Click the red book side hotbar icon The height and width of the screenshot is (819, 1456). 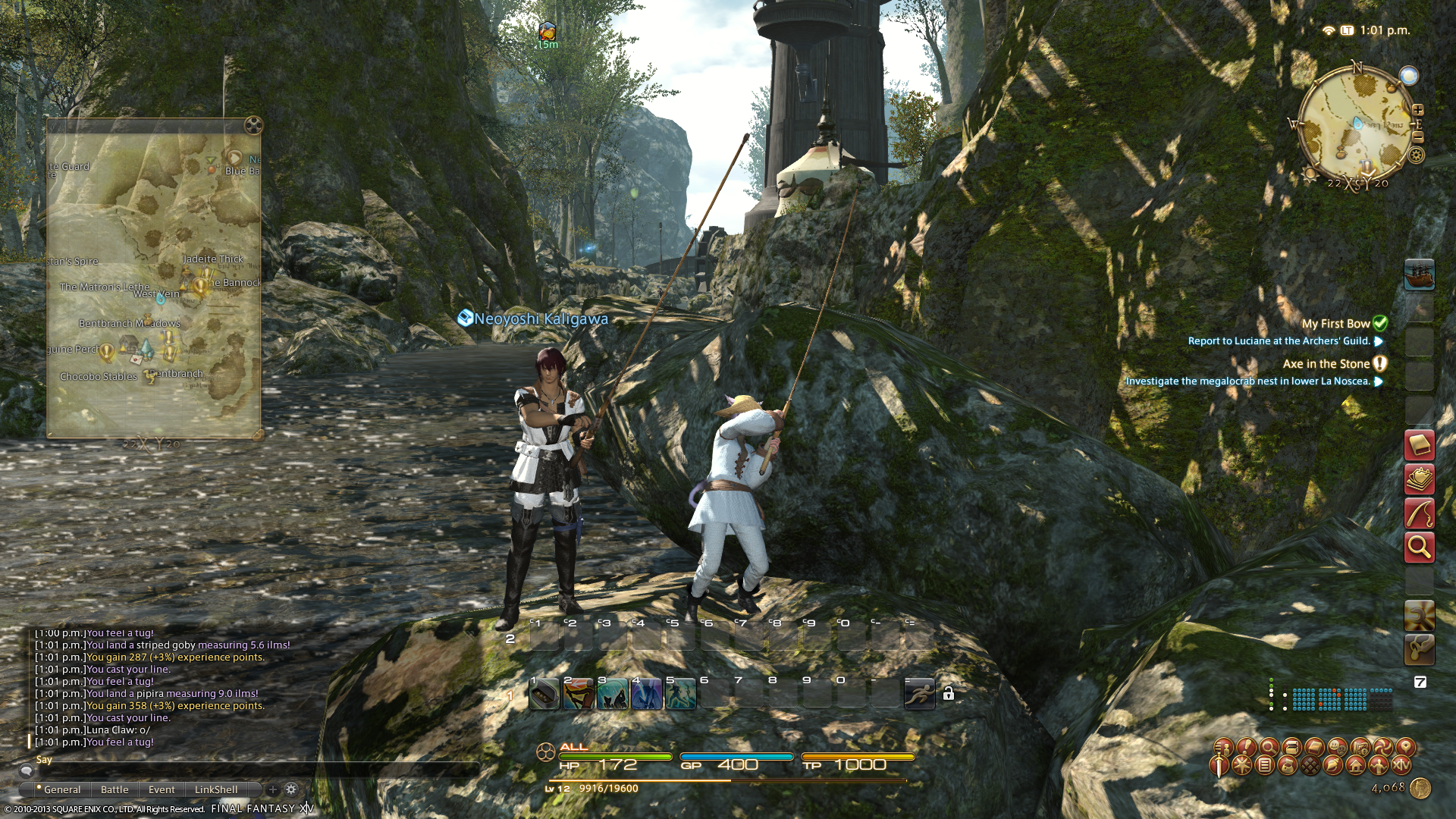[x=1419, y=445]
